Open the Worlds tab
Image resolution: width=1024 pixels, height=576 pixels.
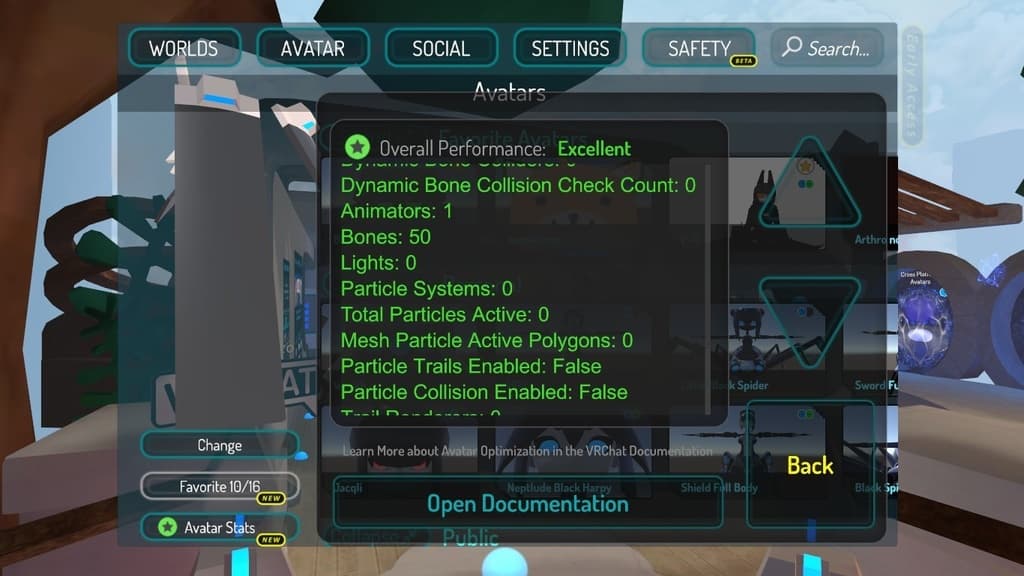184,48
